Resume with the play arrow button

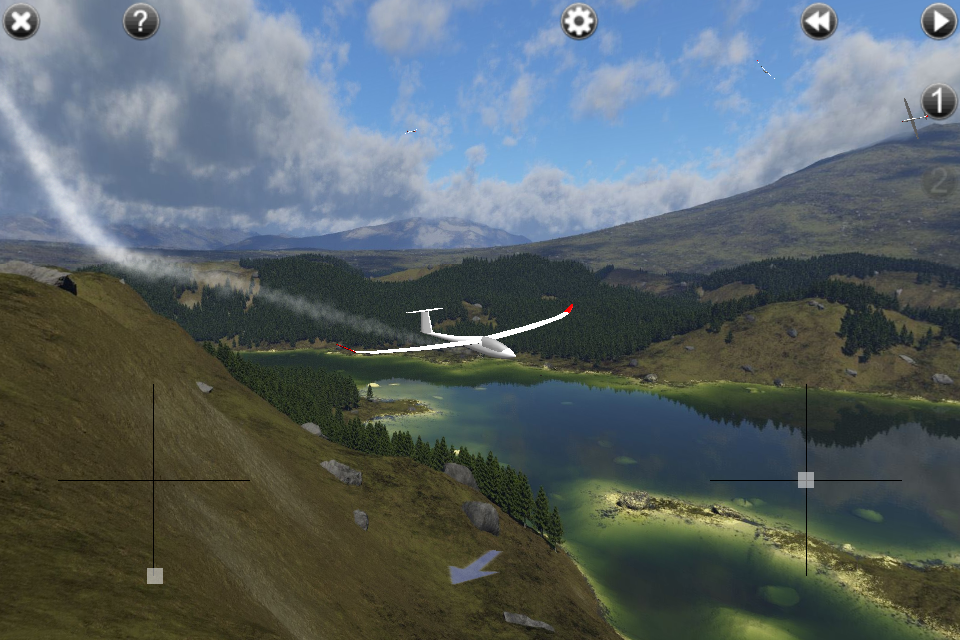[939, 21]
